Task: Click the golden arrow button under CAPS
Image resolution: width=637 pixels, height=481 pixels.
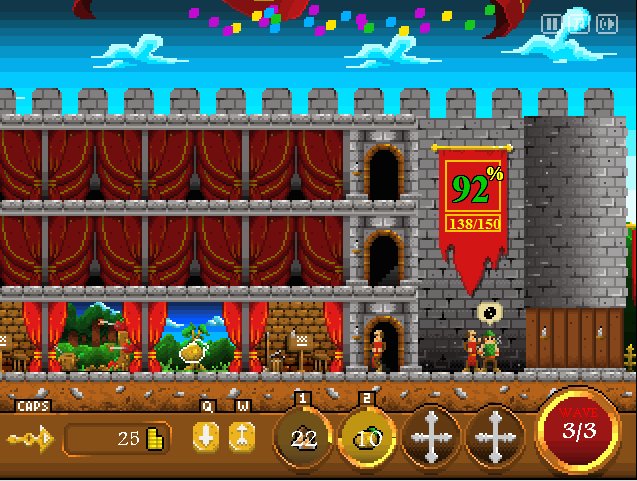Action: [x=26, y=438]
